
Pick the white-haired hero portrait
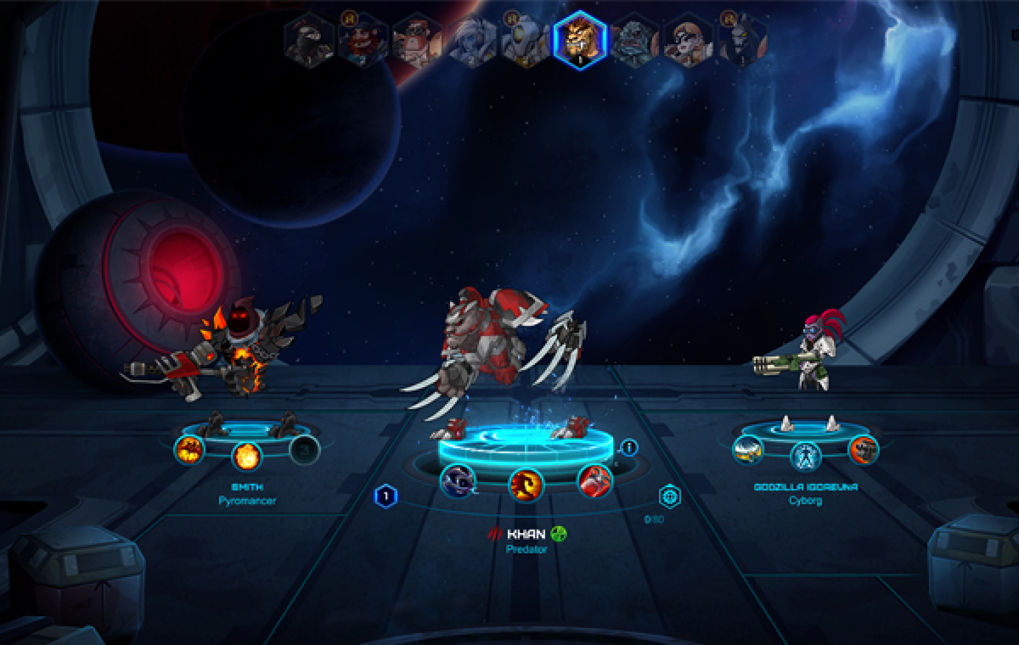472,41
